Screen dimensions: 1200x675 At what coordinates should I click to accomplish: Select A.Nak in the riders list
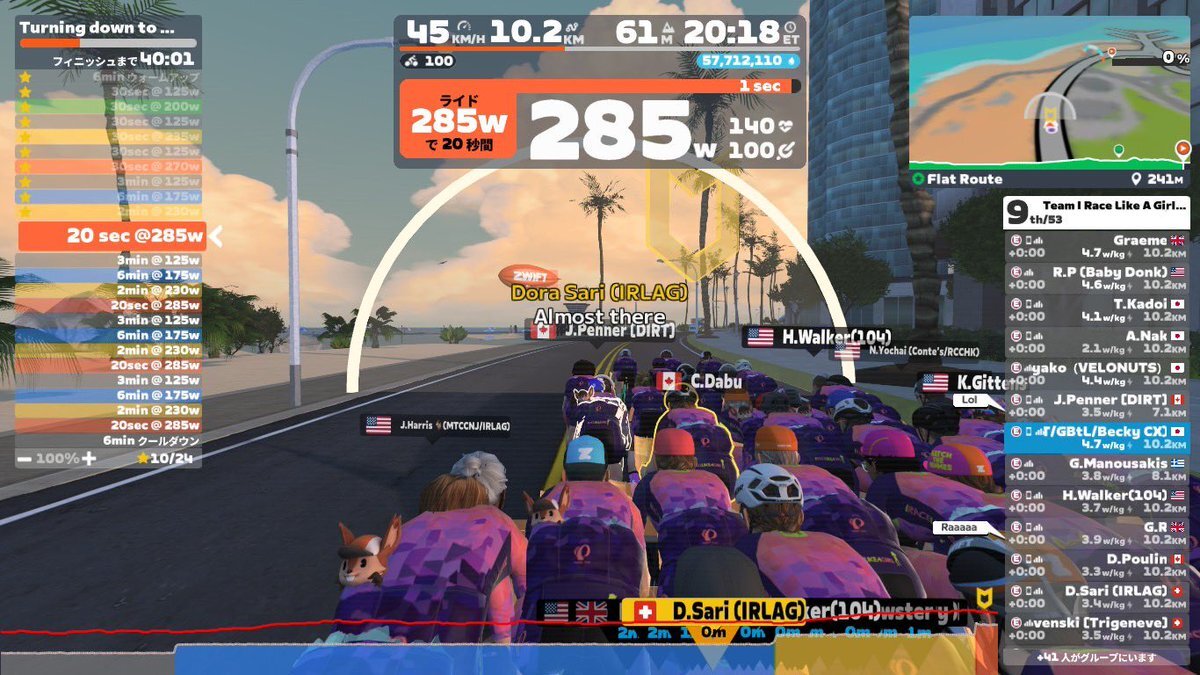[x=1096, y=342]
